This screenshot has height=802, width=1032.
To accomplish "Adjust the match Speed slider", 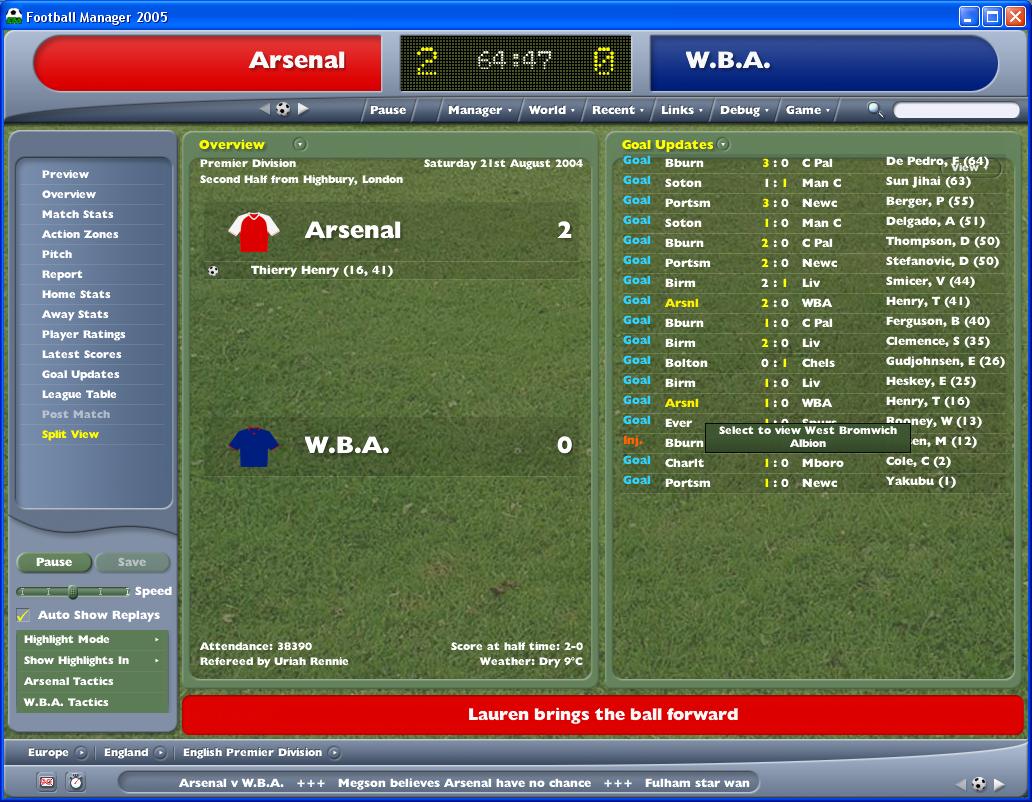I will [73, 591].
